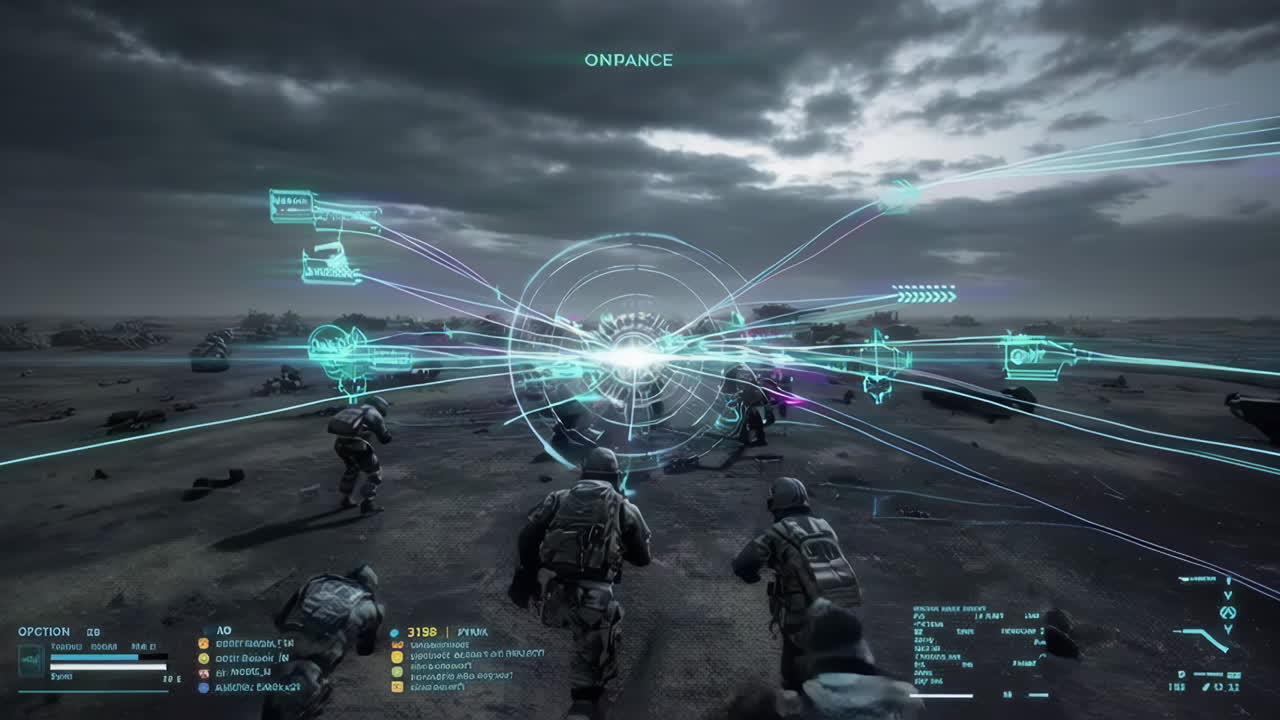Click the 3198 score readout
The image size is (1280, 720).
(x=424, y=632)
